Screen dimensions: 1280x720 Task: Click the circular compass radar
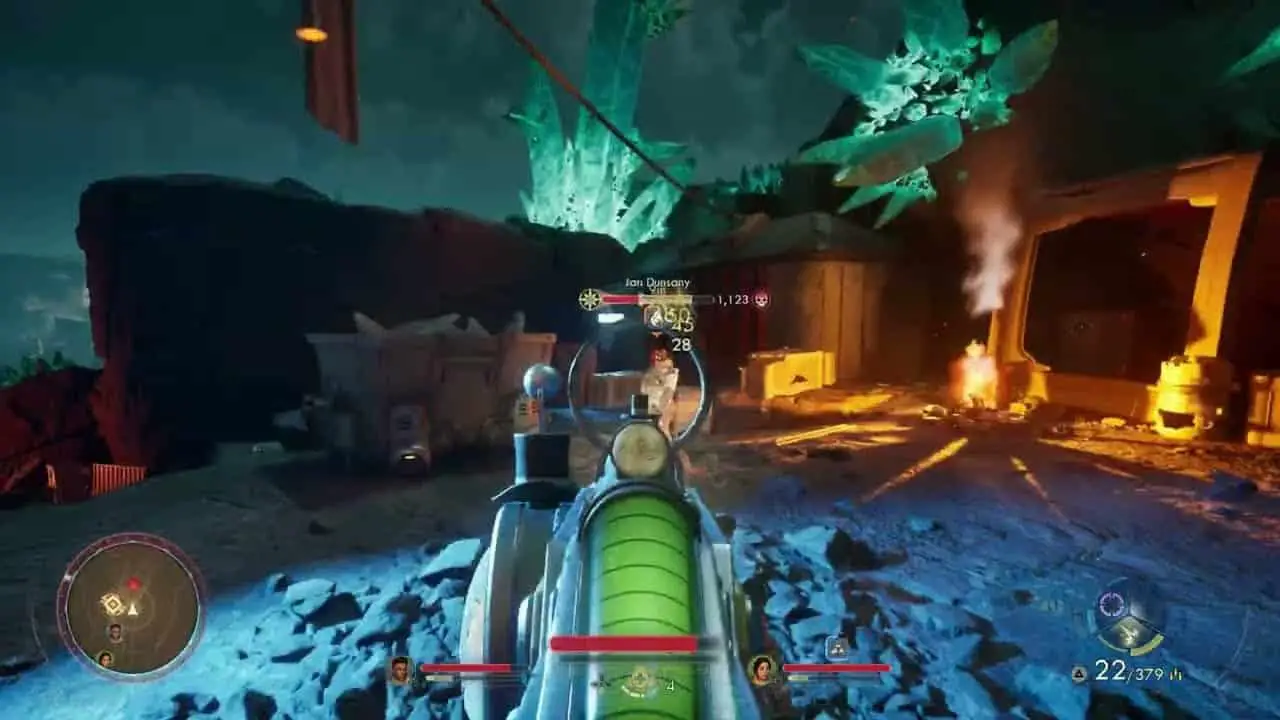[x=130, y=606]
